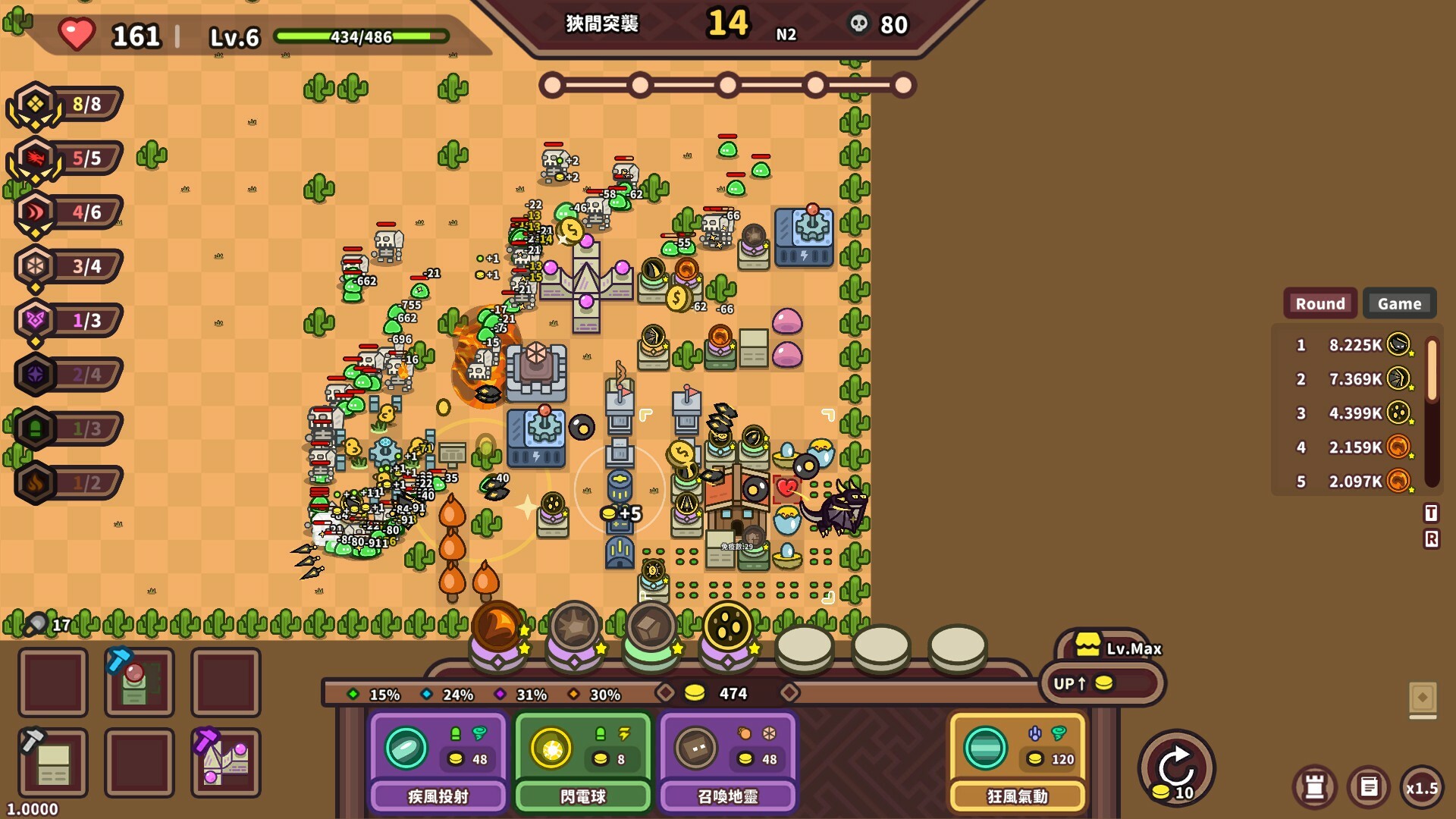1456x819 pixels.
Task: Switch to the Game leaderboard tab
Action: tap(1399, 303)
